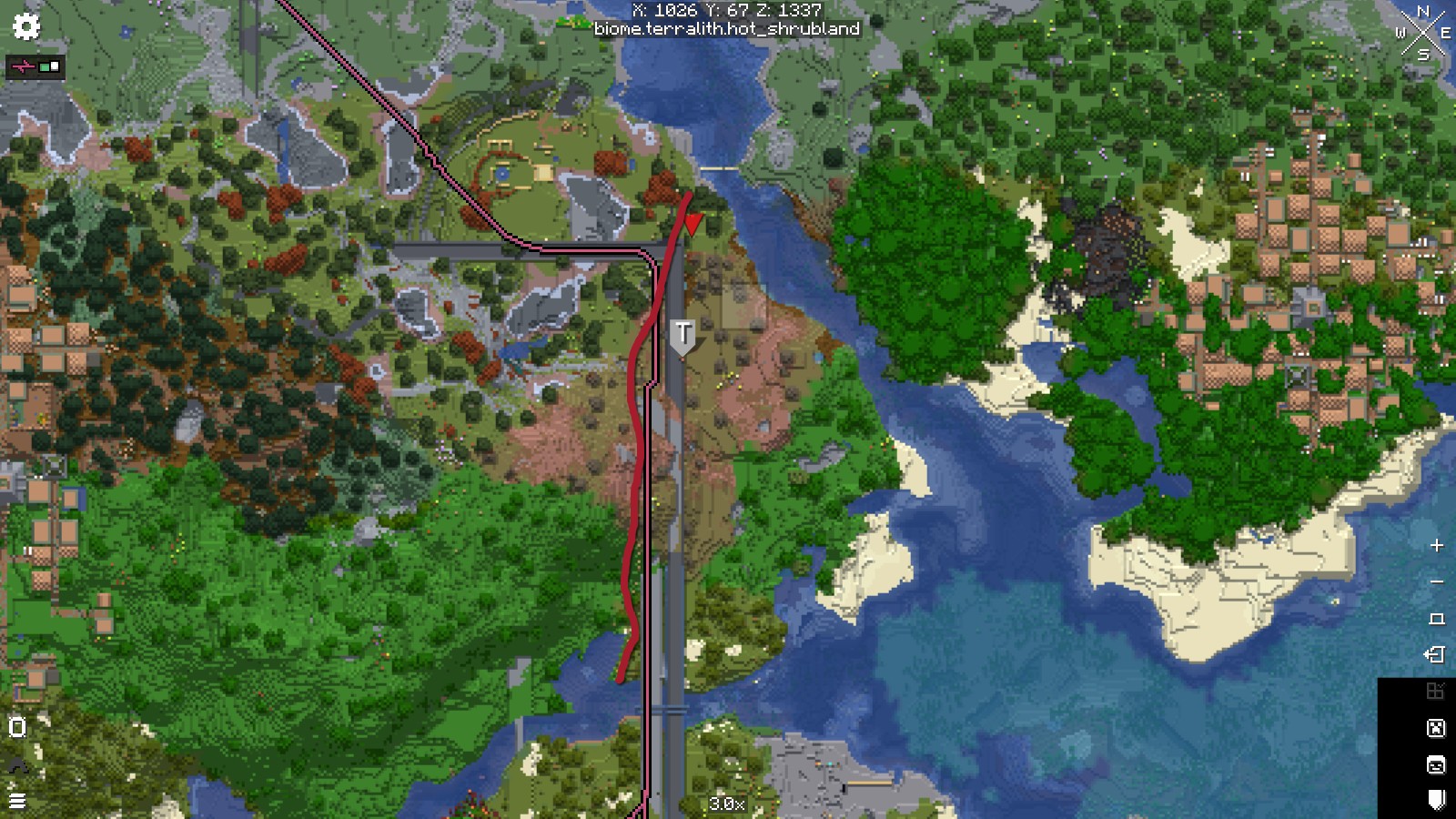
Task: Click the rounded rectangle icon above the arch
Action: click(x=17, y=727)
